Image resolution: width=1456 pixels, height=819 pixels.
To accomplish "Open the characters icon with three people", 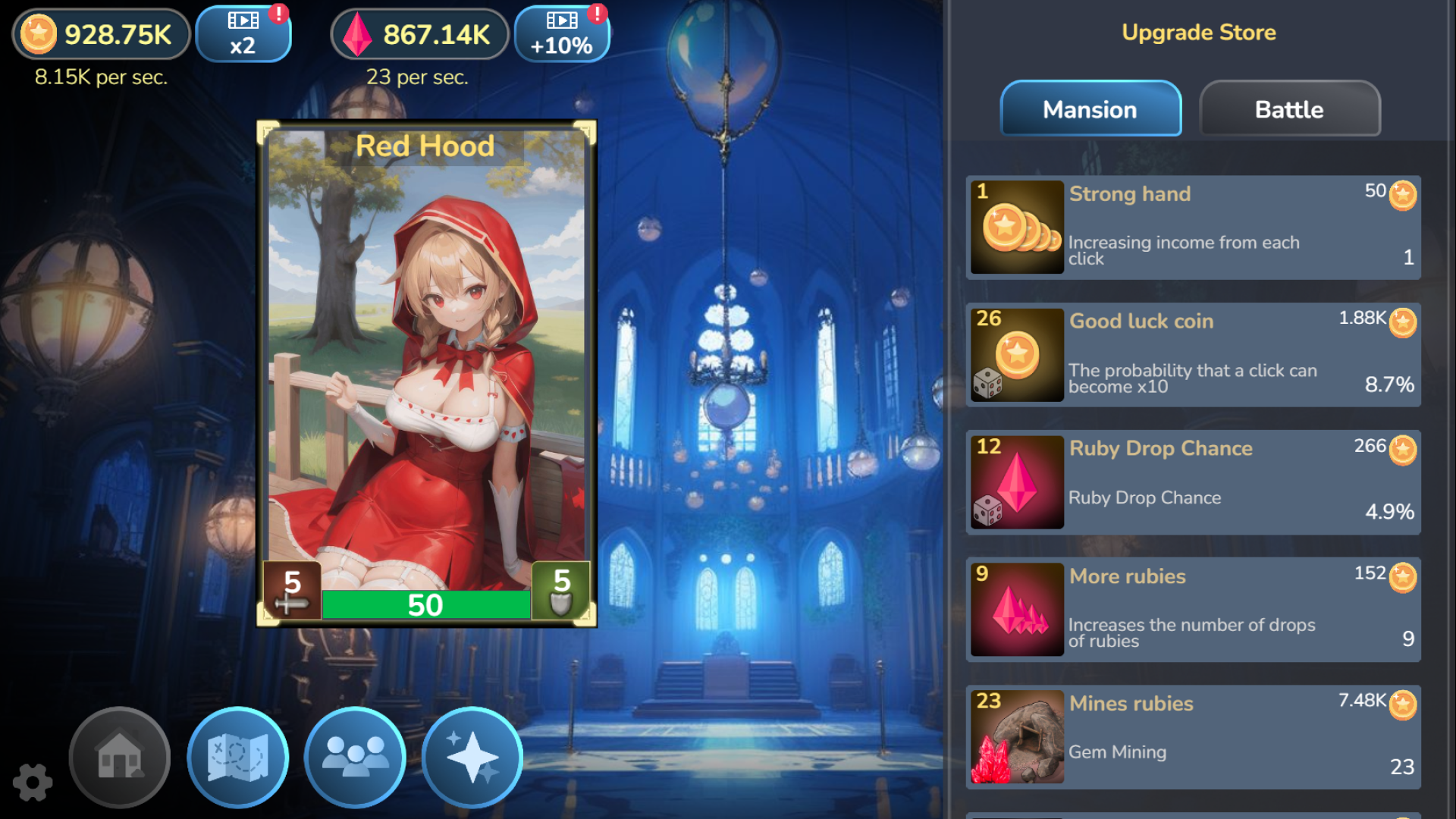I will [x=353, y=758].
